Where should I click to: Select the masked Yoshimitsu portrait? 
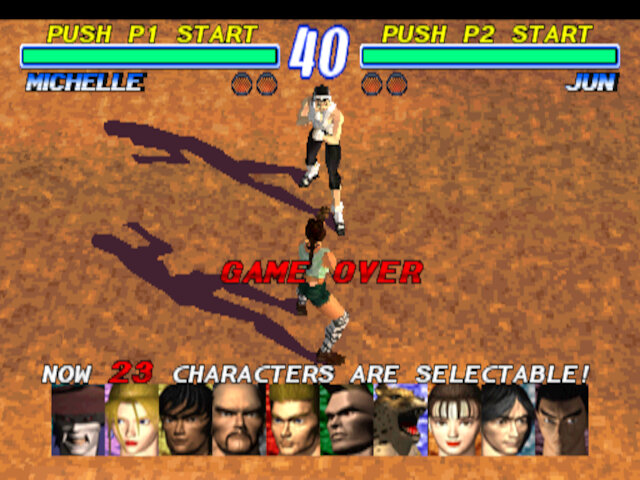pos(78,419)
